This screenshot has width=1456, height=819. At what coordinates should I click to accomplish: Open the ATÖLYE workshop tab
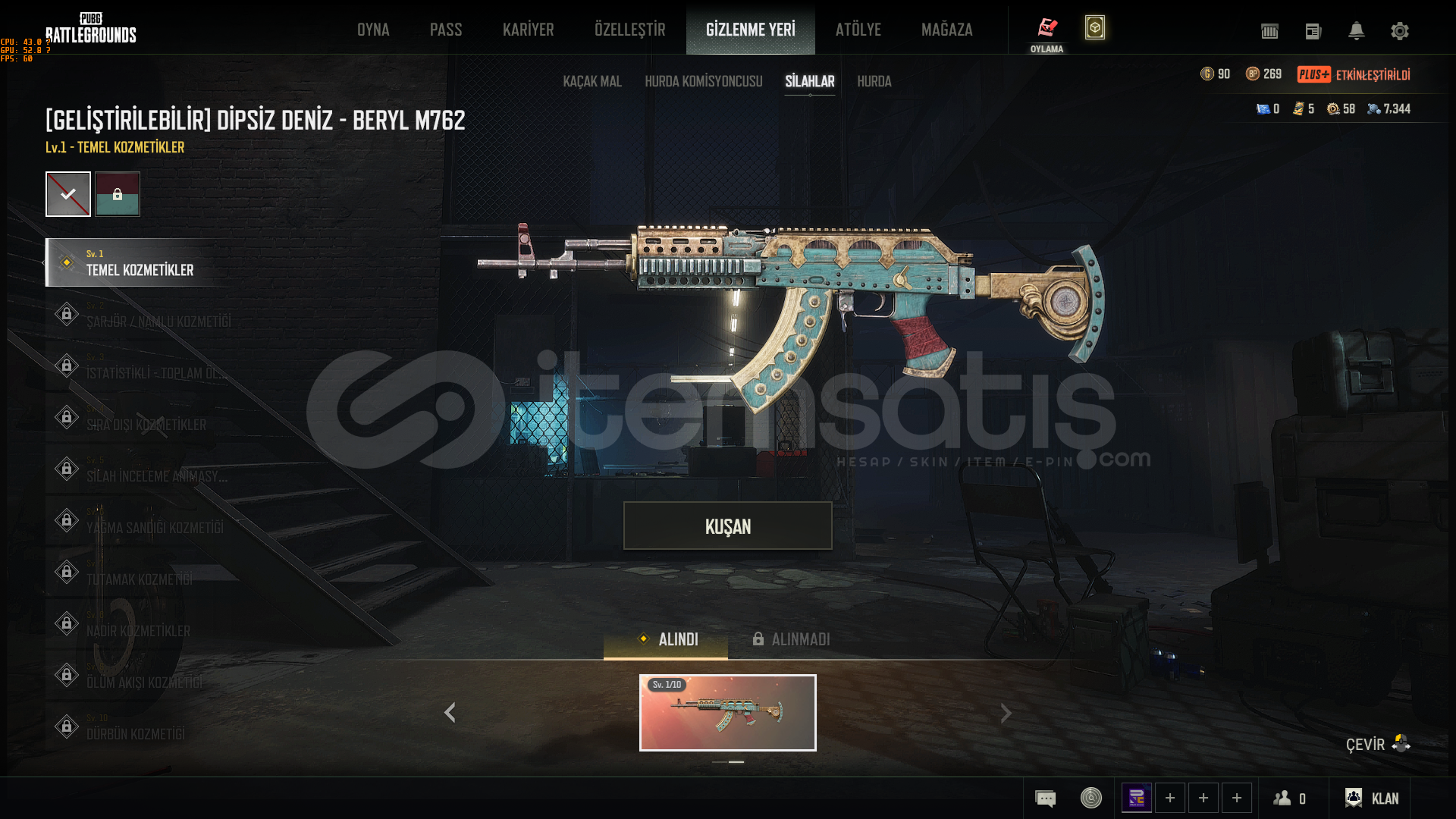(858, 30)
